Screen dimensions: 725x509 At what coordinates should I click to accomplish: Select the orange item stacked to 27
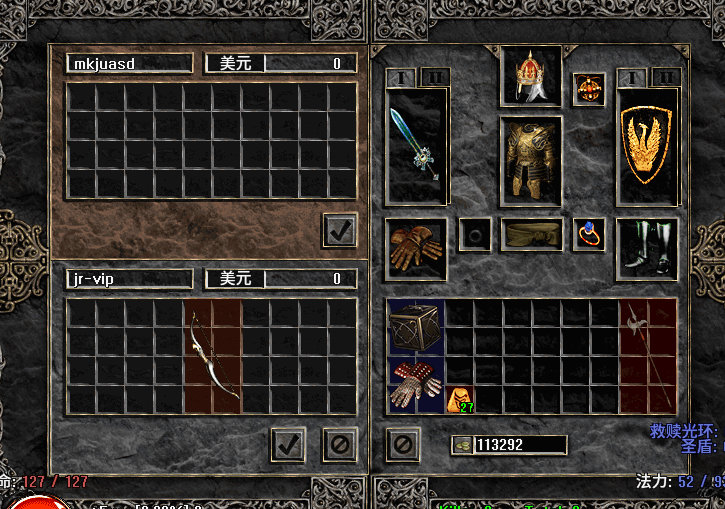(460, 400)
